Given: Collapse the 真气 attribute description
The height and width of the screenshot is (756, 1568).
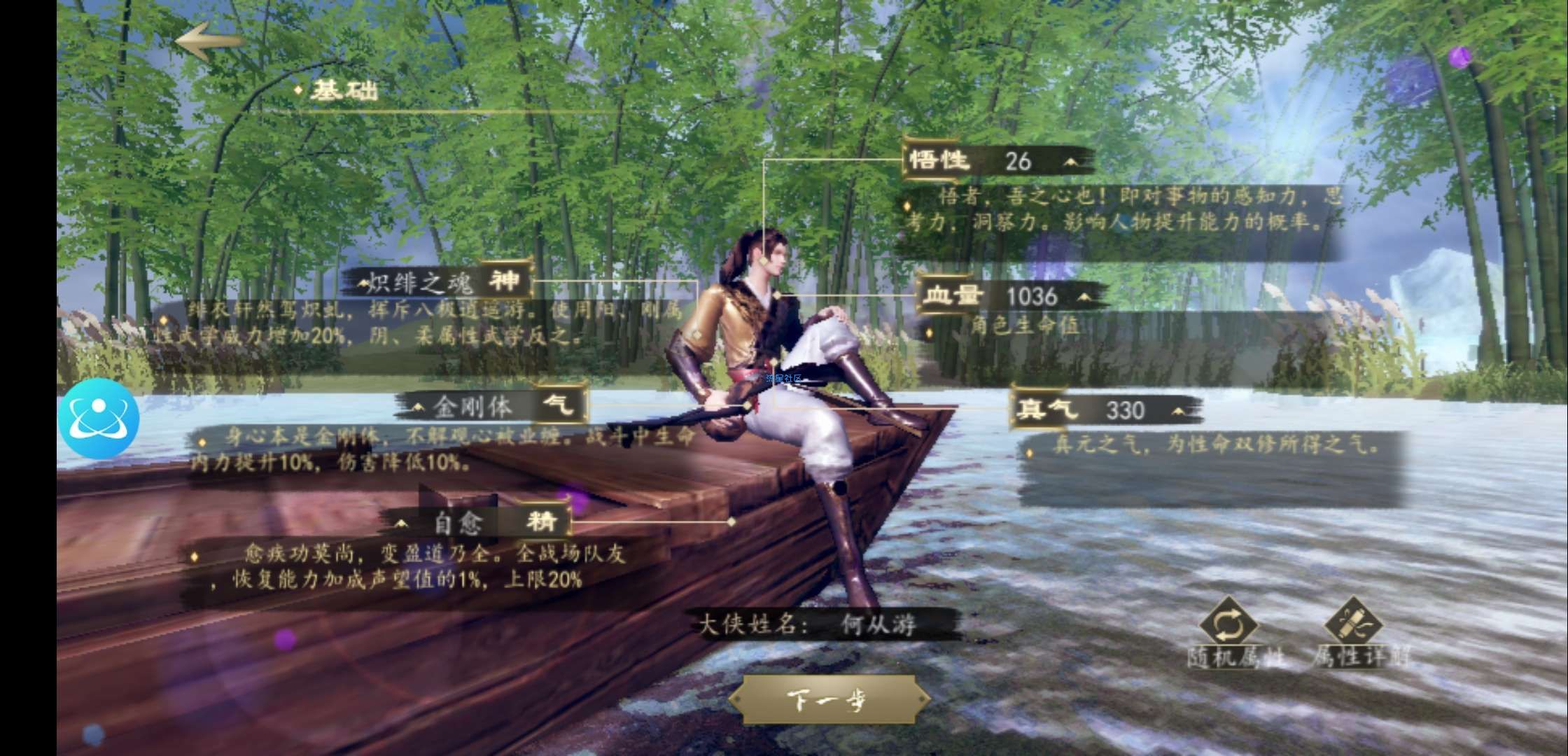Looking at the screenshot, I should (x=1179, y=410).
